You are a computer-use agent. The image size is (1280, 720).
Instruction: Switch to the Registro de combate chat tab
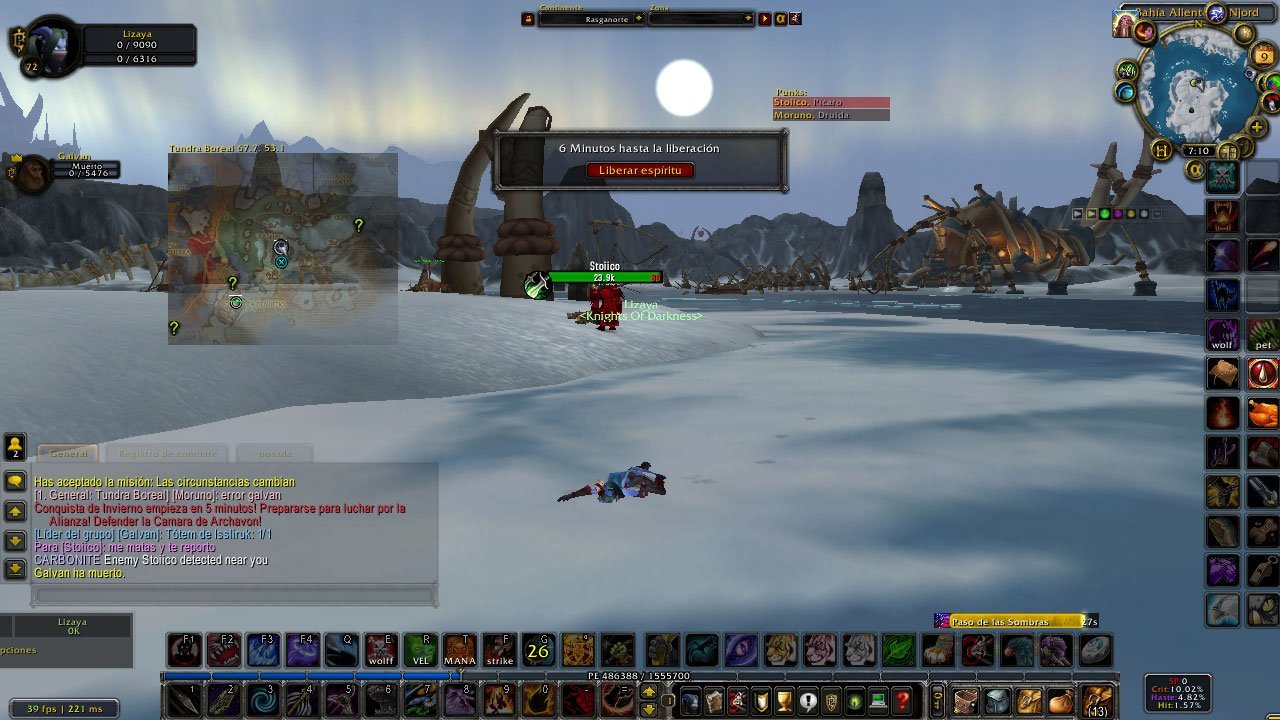pos(167,454)
